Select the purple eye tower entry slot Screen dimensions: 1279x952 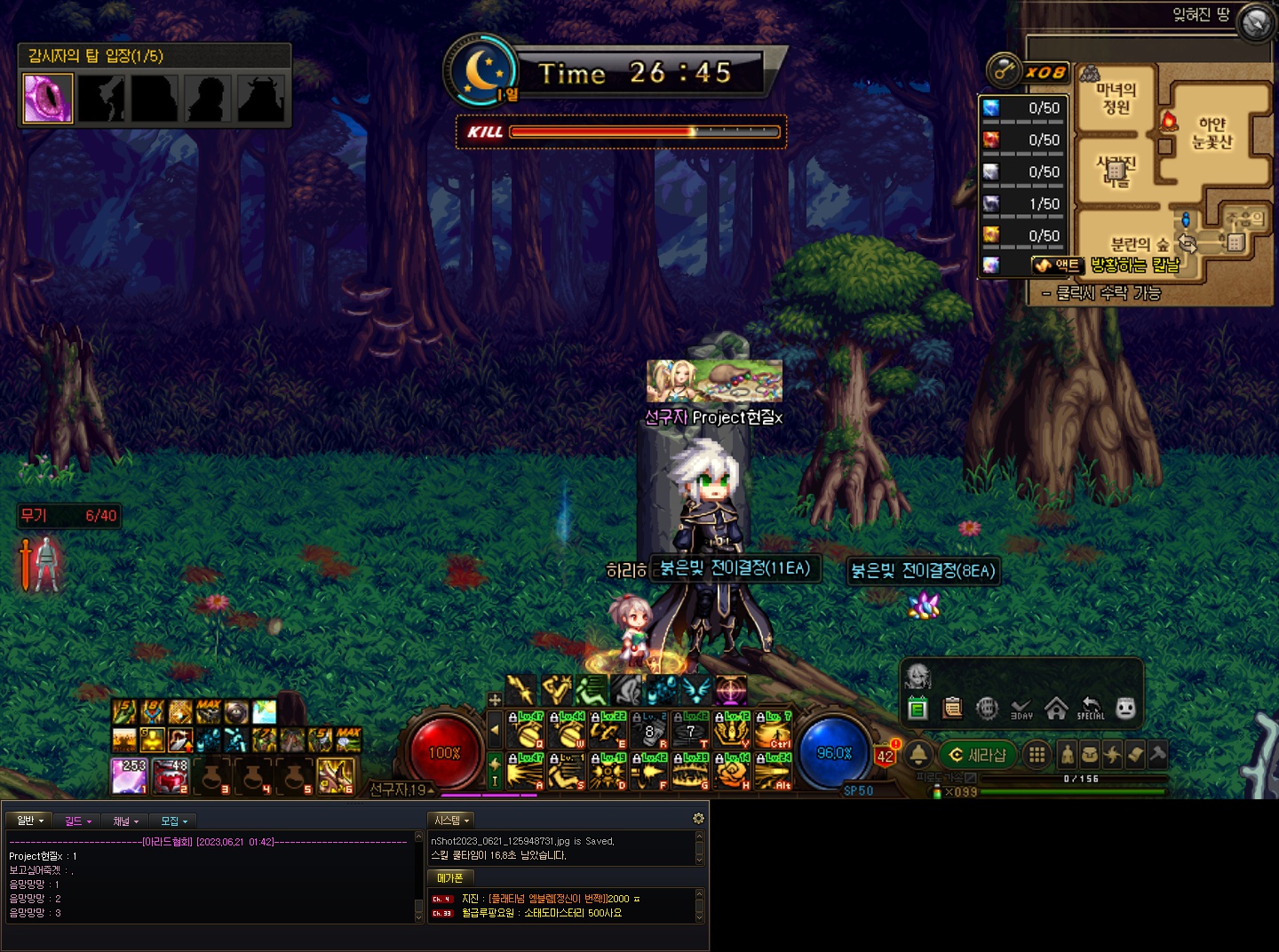[48, 98]
